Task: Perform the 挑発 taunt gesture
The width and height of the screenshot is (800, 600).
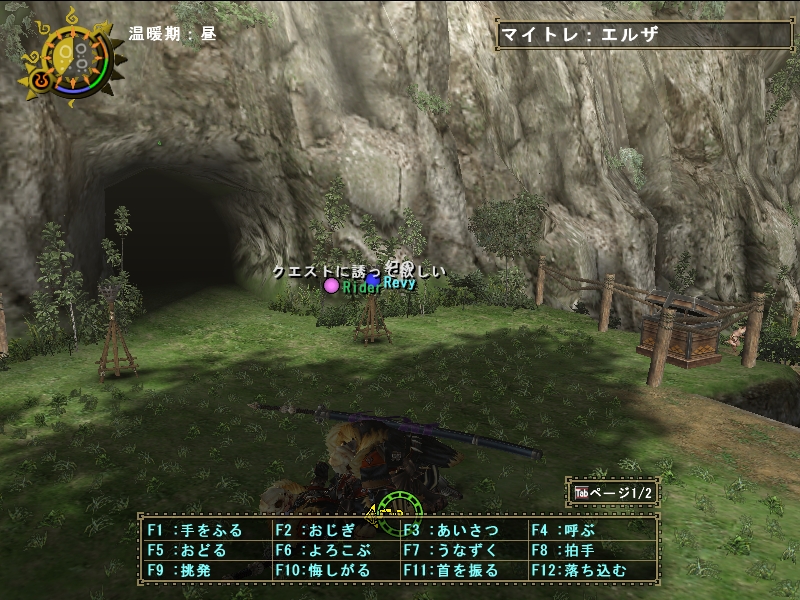Action: (204, 571)
